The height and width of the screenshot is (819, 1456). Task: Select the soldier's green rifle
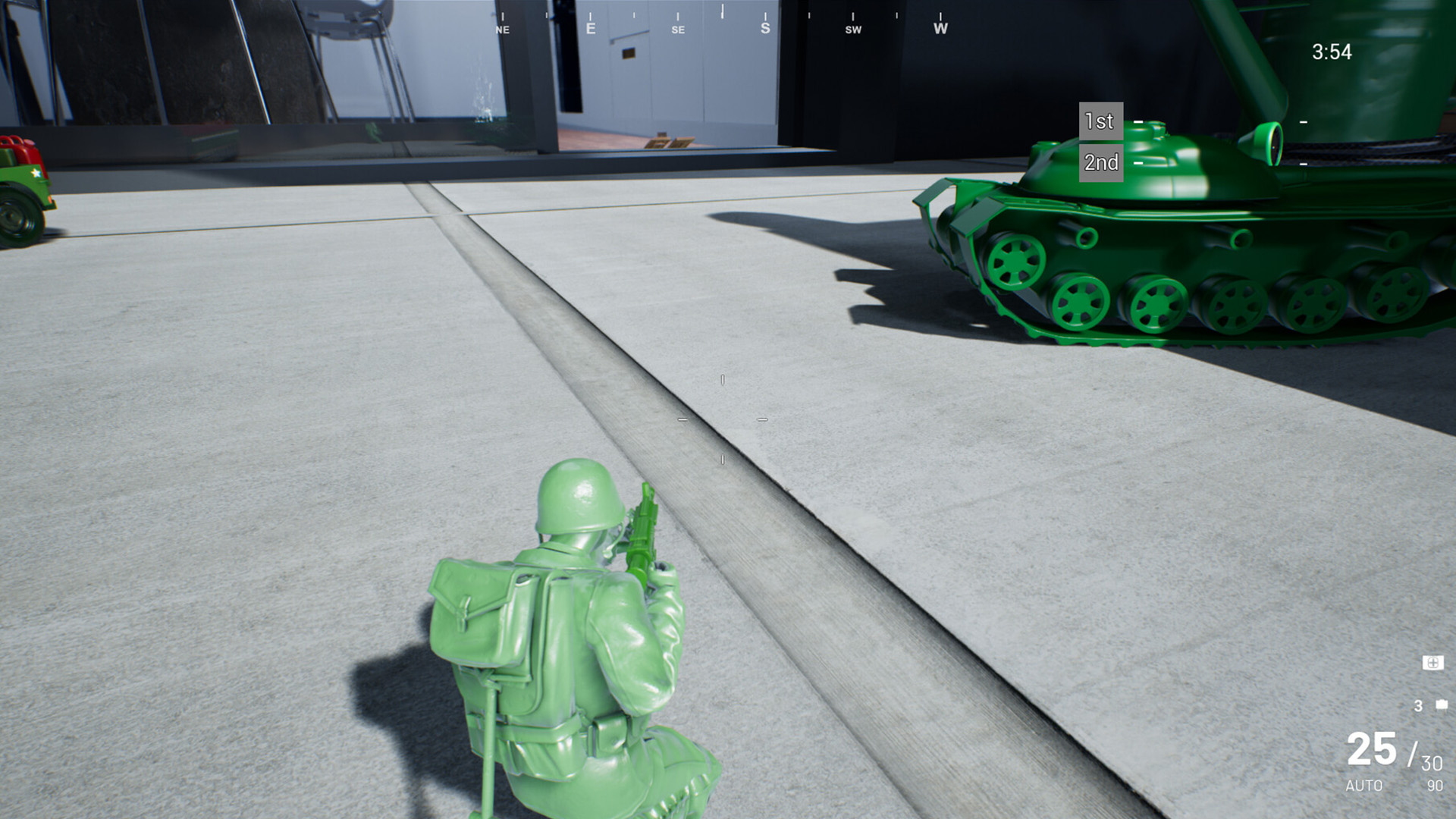pos(643,527)
